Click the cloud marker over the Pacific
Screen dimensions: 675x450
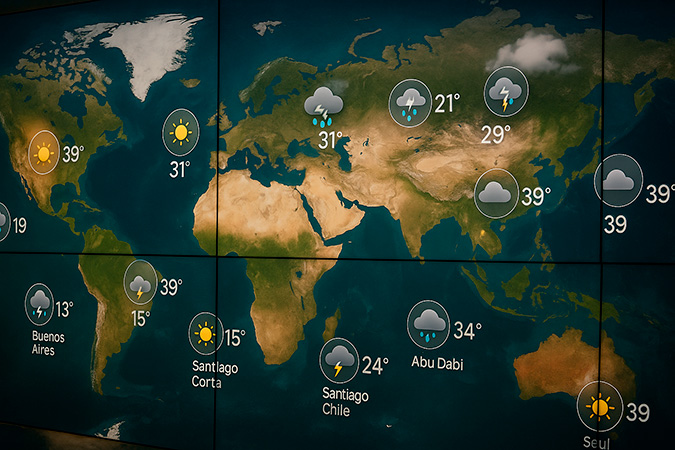pyautogui.click(x=618, y=181)
